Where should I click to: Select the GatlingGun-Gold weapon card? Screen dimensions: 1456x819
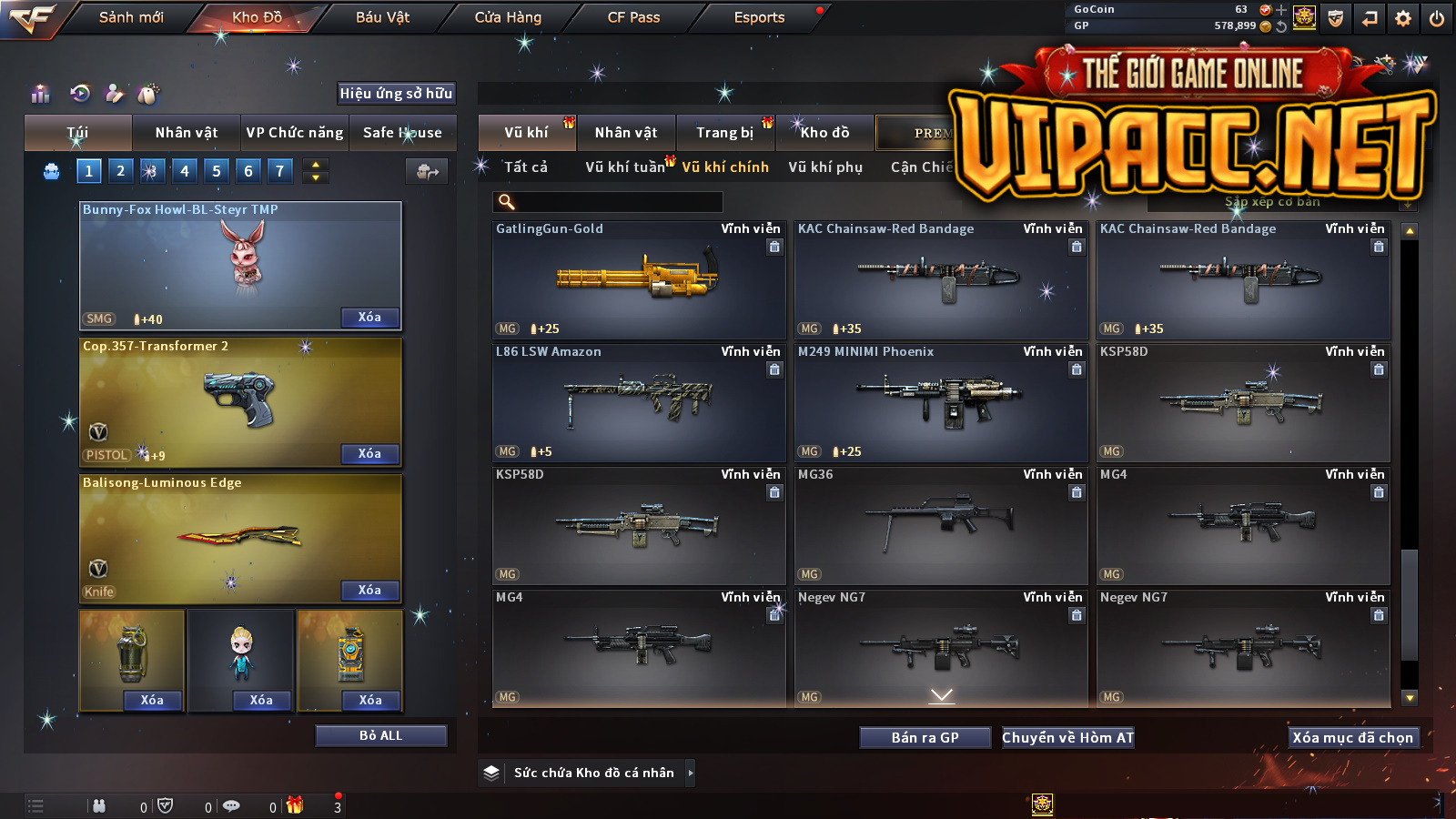[639, 279]
